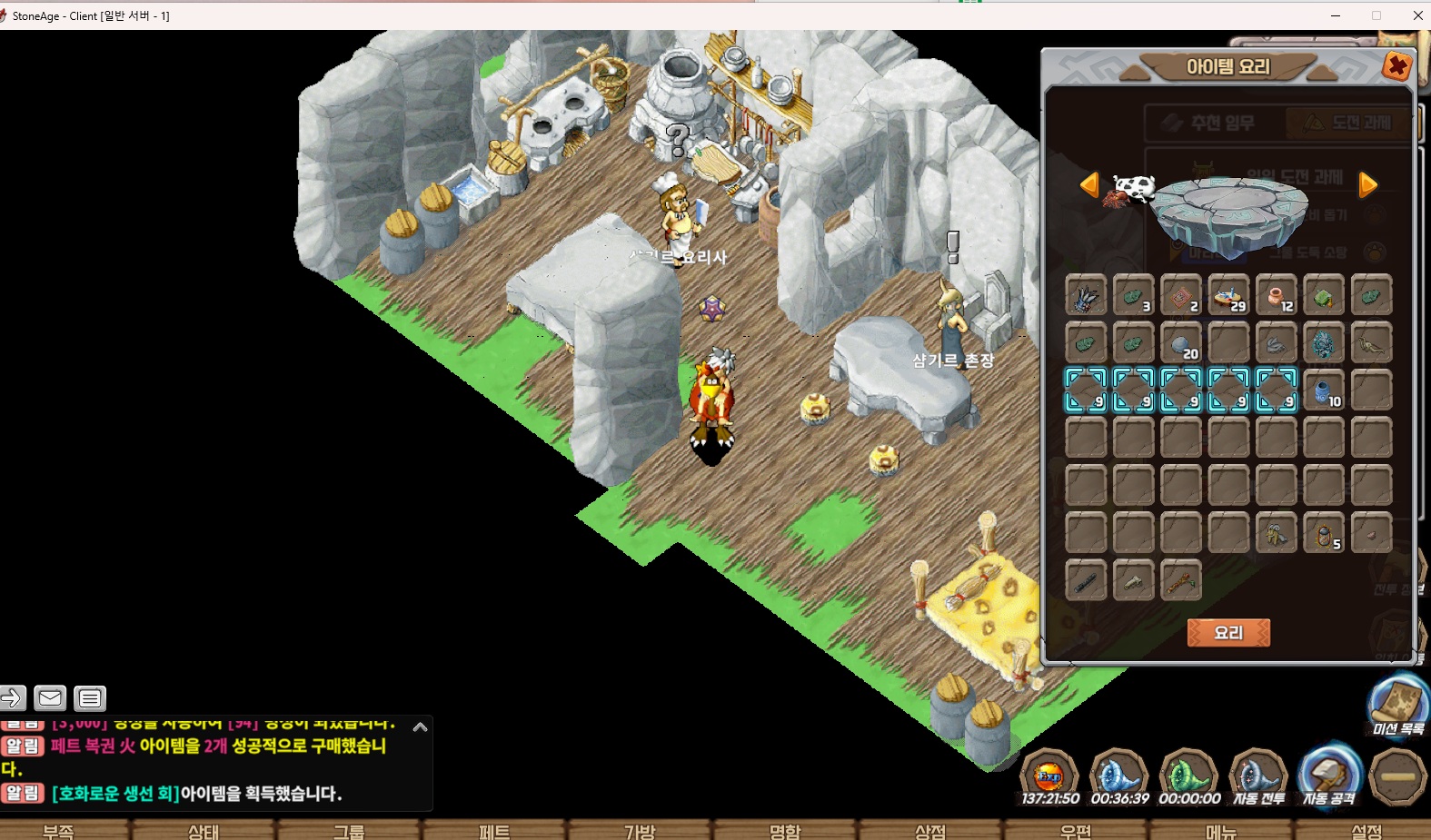Close the 아이템 요리 cooking window

[1396, 66]
